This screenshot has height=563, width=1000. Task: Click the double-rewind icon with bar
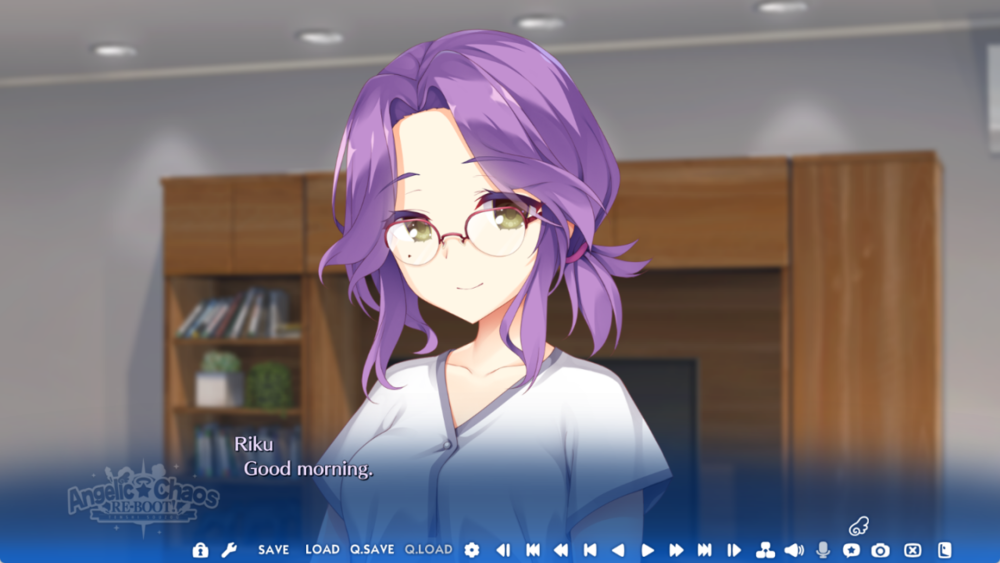533,550
